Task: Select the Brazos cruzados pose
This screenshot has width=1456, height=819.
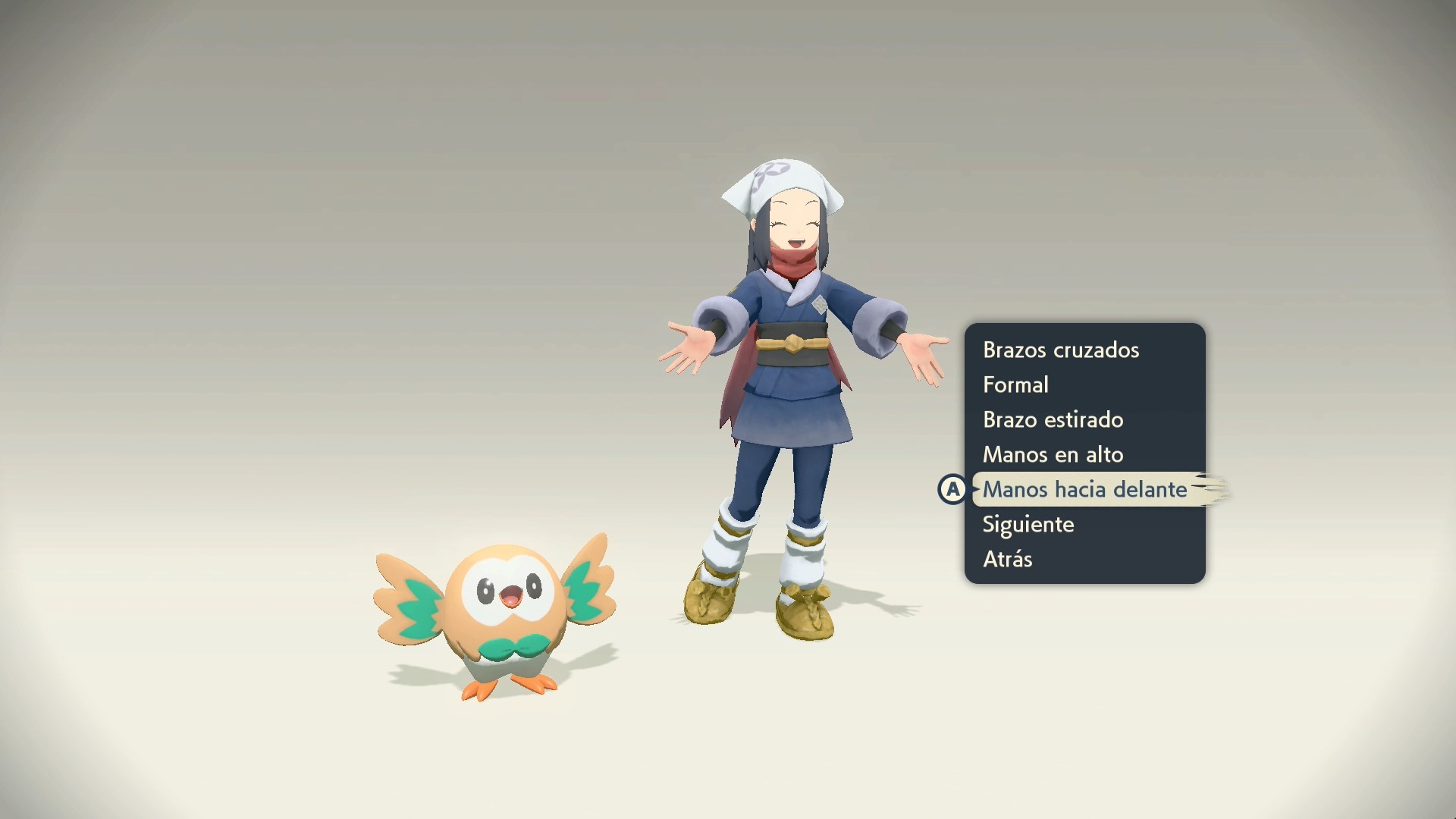Action: coord(1060,350)
